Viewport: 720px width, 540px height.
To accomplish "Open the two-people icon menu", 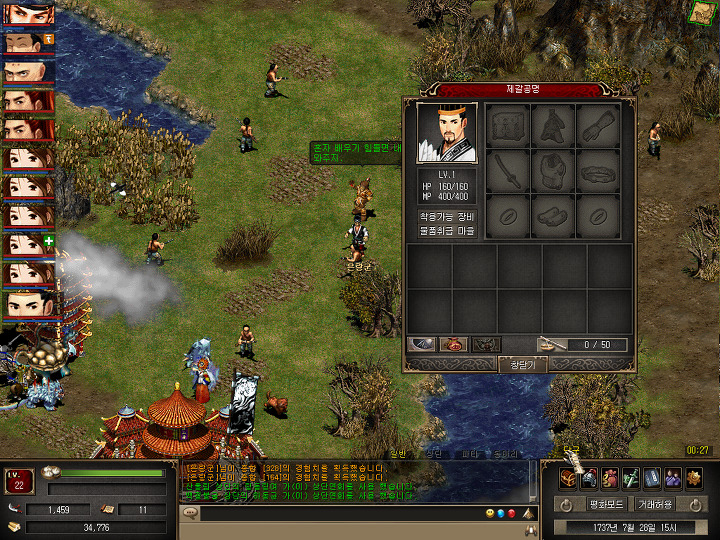I will [x=673, y=477].
